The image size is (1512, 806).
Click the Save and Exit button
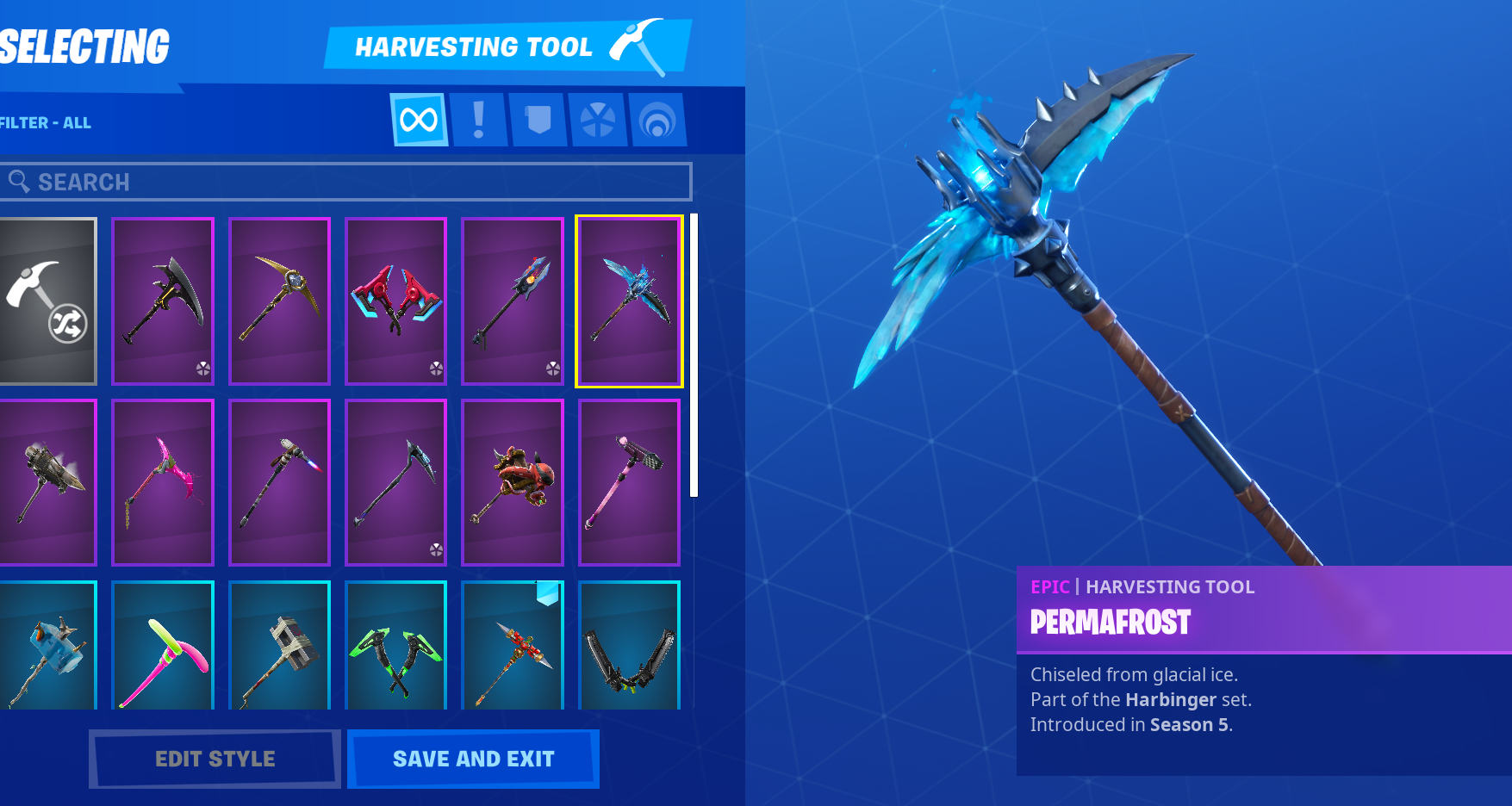[x=473, y=759]
